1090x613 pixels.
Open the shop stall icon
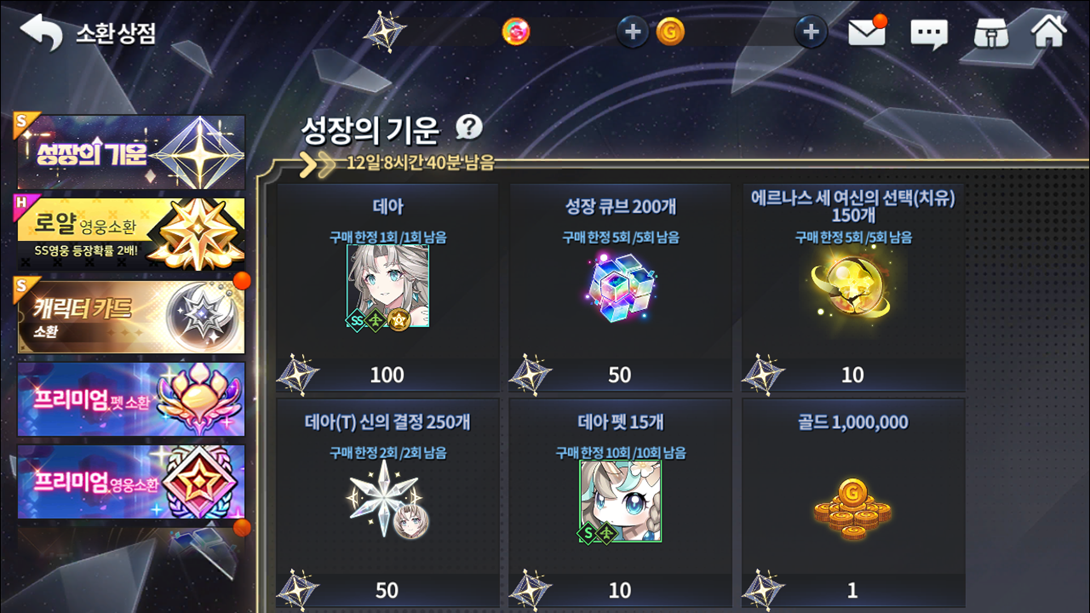pyautogui.click(x=990, y=33)
